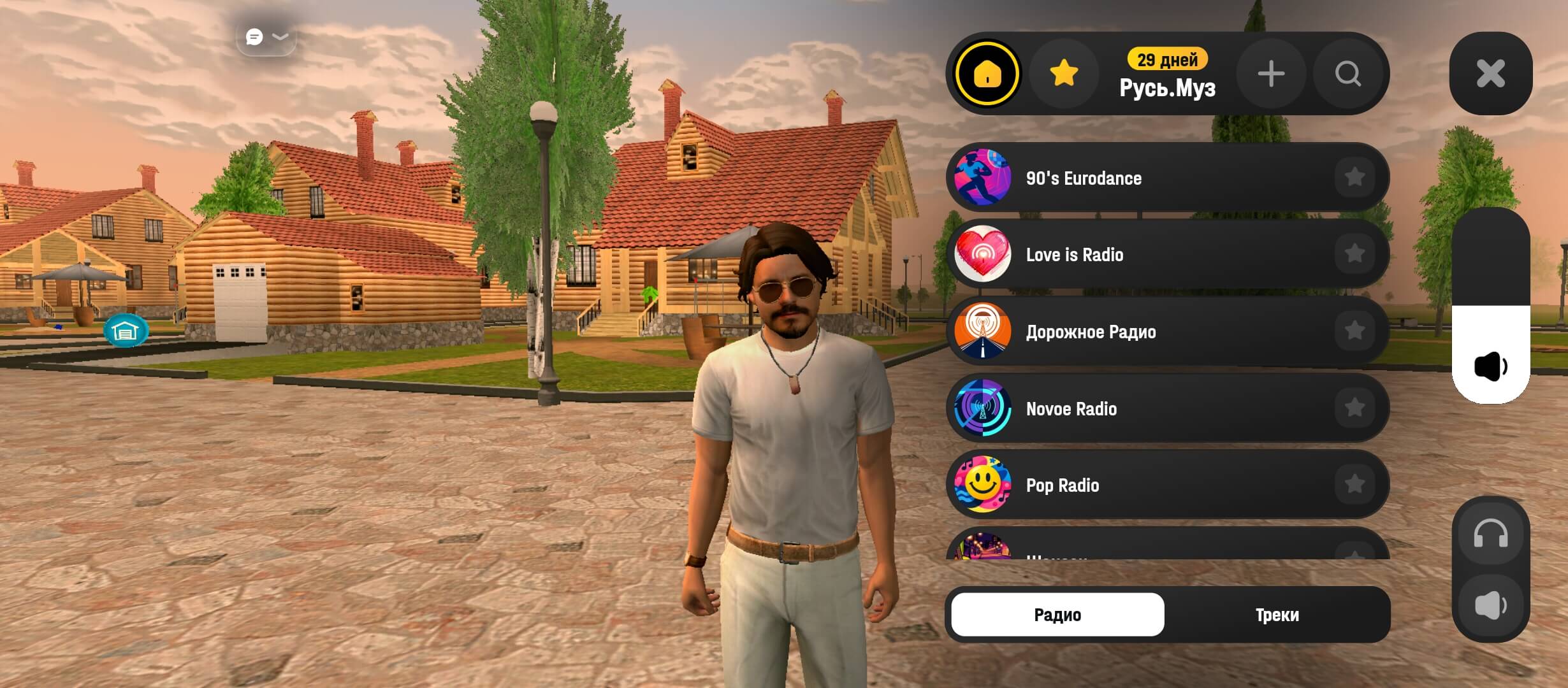Select the Радио tab
The height and width of the screenshot is (688, 1568).
coord(1057,615)
